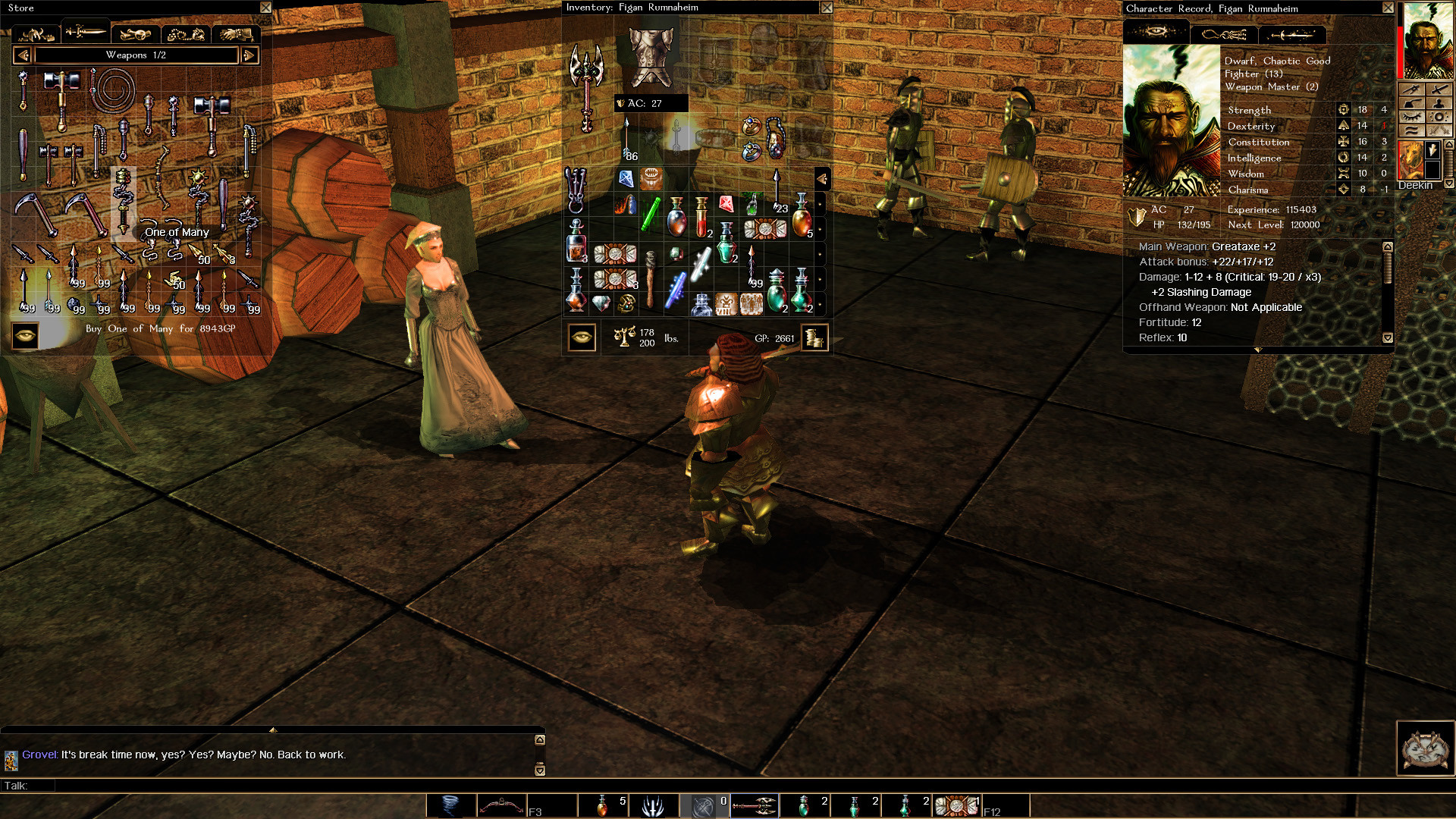Image resolution: width=1456 pixels, height=819 pixels.
Task: Click the left arrow on the Weapons category selector
Action: pos(22,55)
